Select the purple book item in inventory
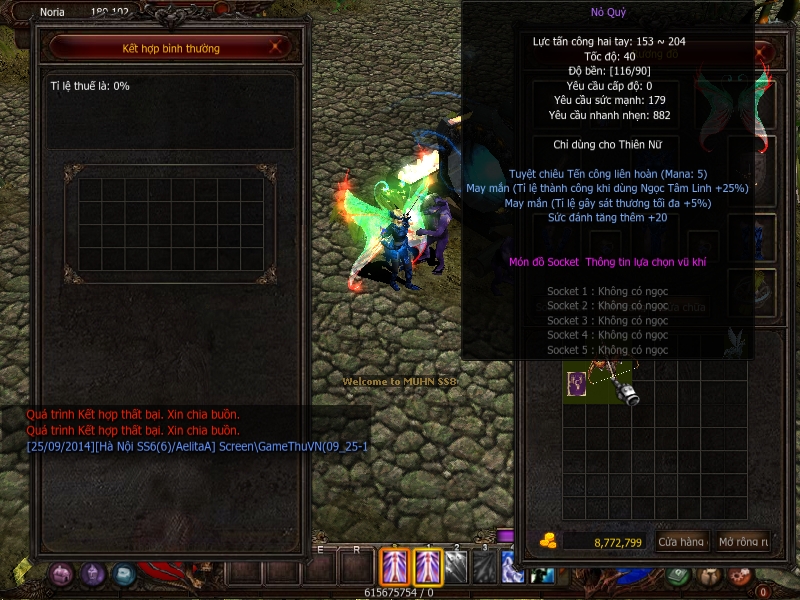Viewport: 800px width, 600px height. pyautogui.click(x=577, y=384)
